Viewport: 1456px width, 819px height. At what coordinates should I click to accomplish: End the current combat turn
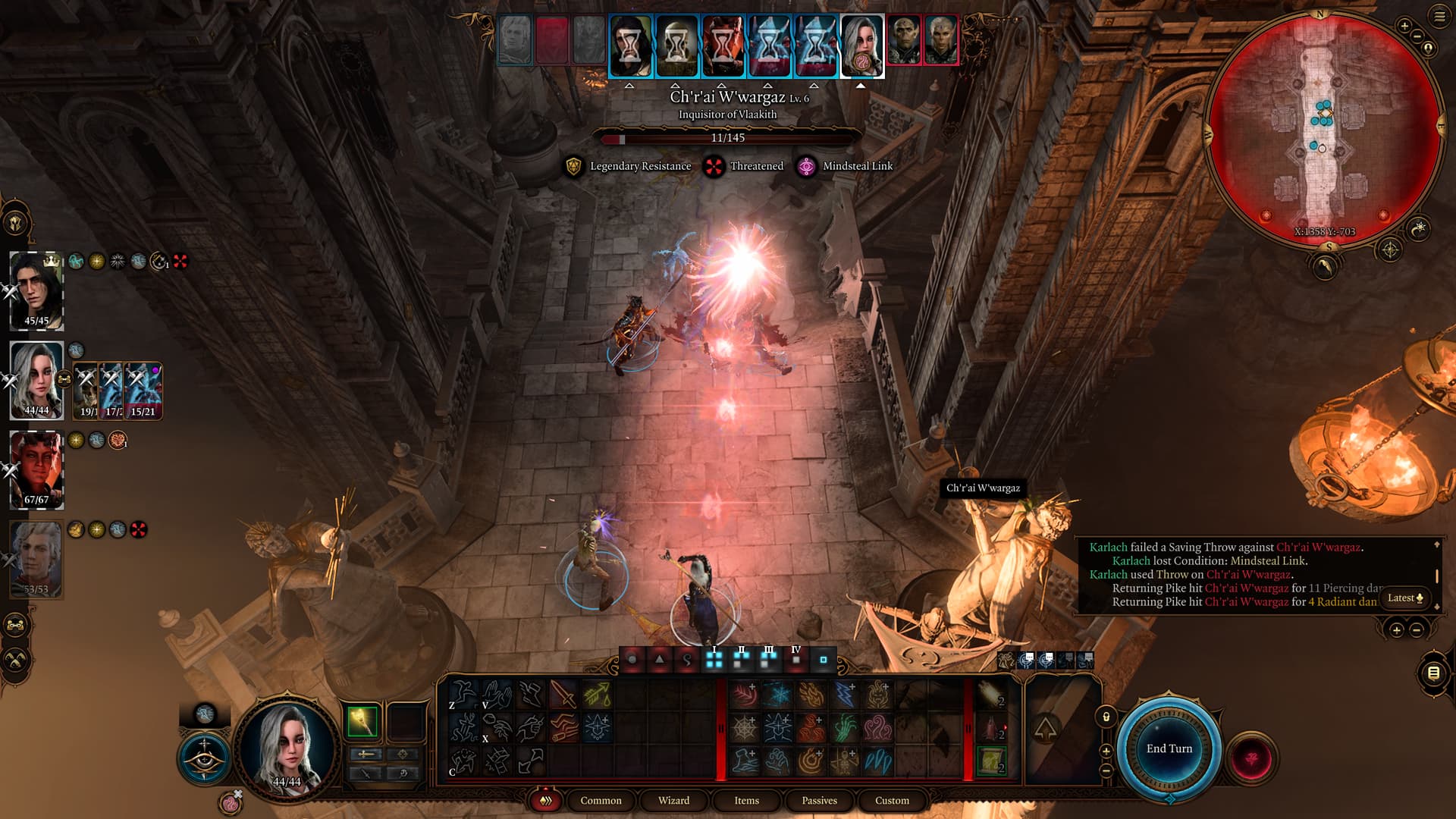tap(1169, 748)
